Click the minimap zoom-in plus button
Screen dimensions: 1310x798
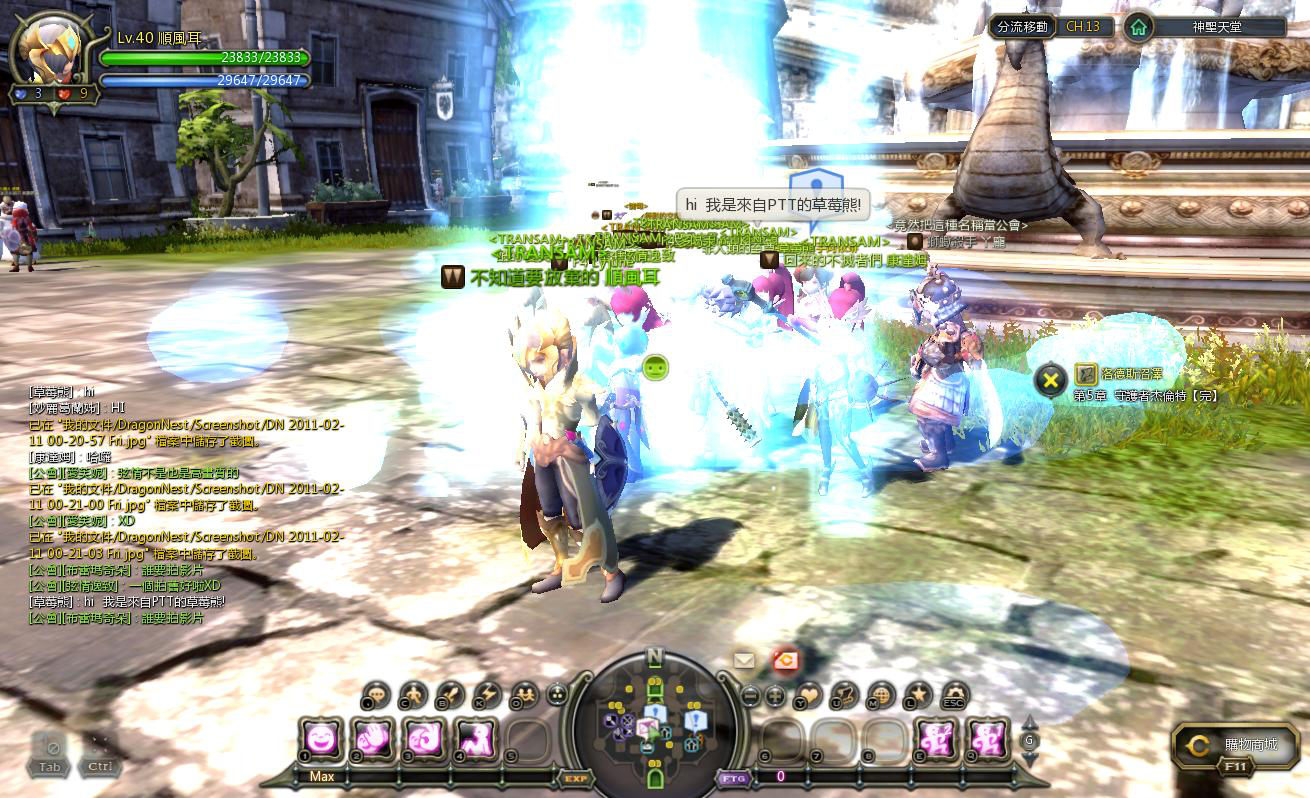[x=775, y=695]
